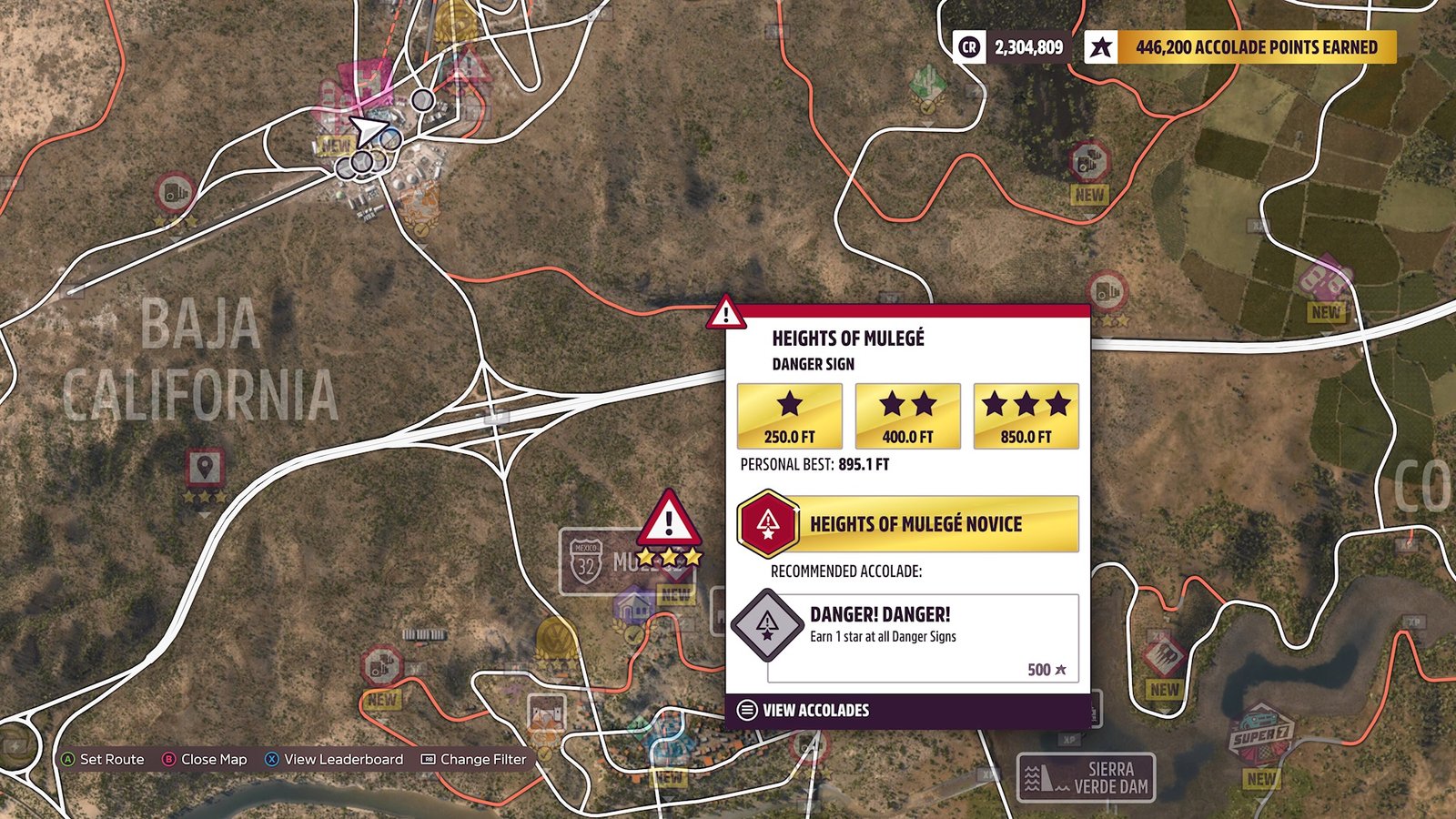Select the two-star 400.0 FT tile
The image size is (1456, 819).
click(x=907, y=417)
